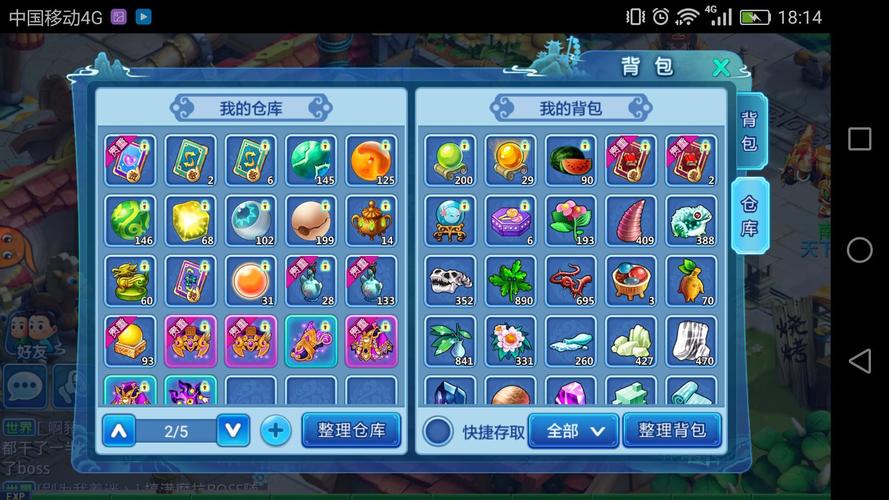Screen dimensions: 889x500
Task: Select the watermelon in the backpack
Action: tap(570, 161)
